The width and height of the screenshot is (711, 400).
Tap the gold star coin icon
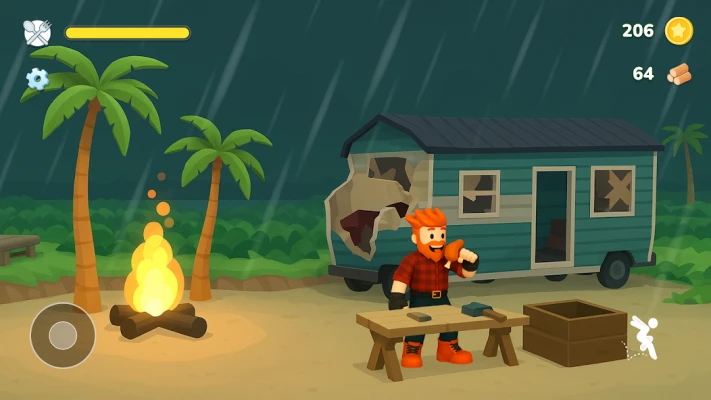click(679, 31)
